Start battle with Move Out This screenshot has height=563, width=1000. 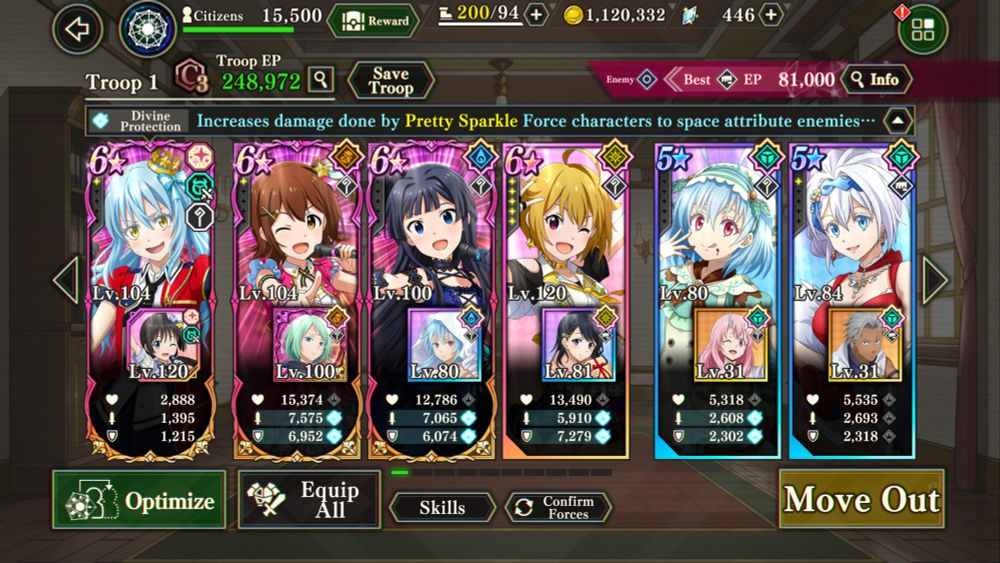pos(861,500)
